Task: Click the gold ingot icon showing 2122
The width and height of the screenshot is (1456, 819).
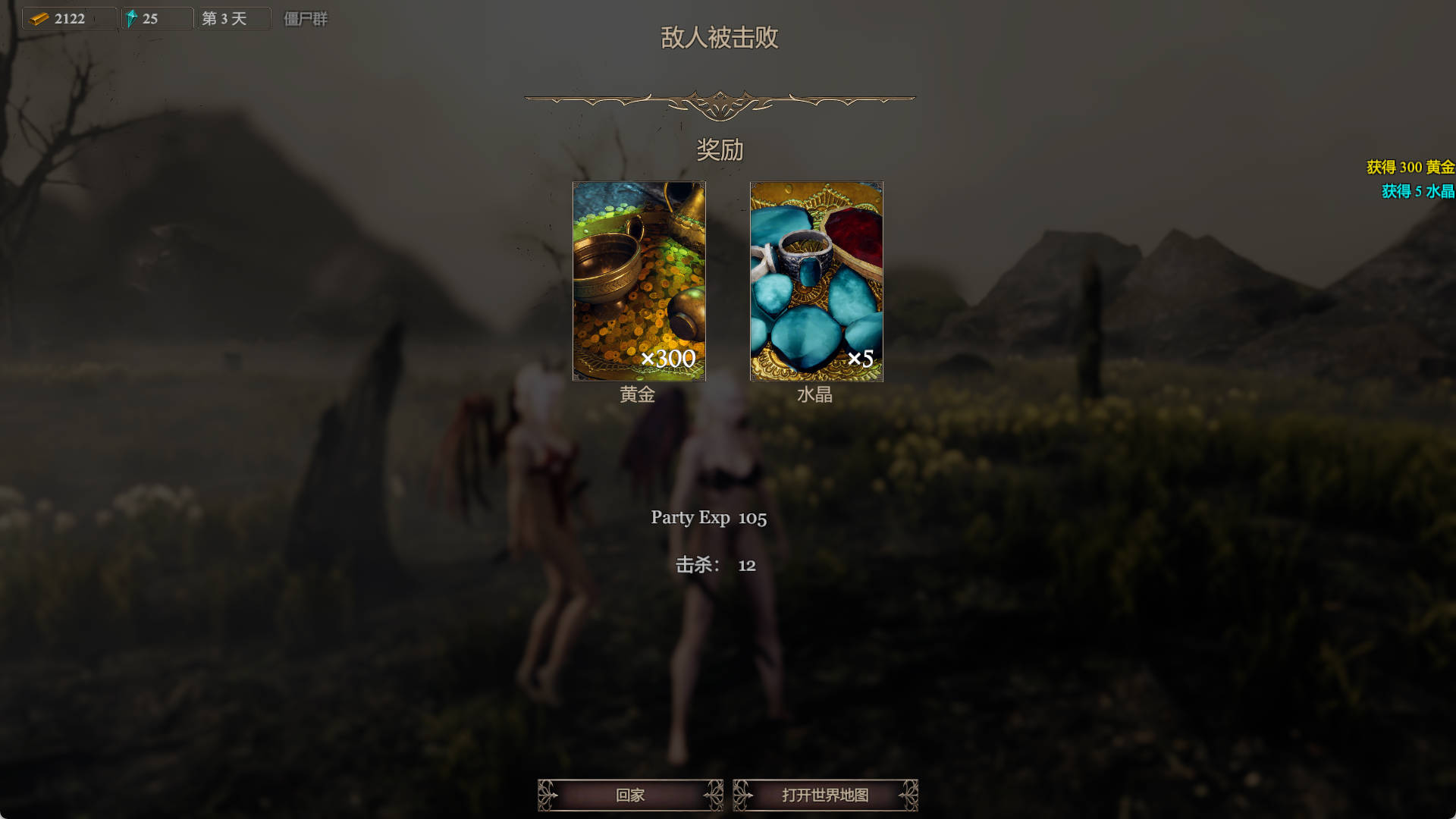Action: point(38,17)
